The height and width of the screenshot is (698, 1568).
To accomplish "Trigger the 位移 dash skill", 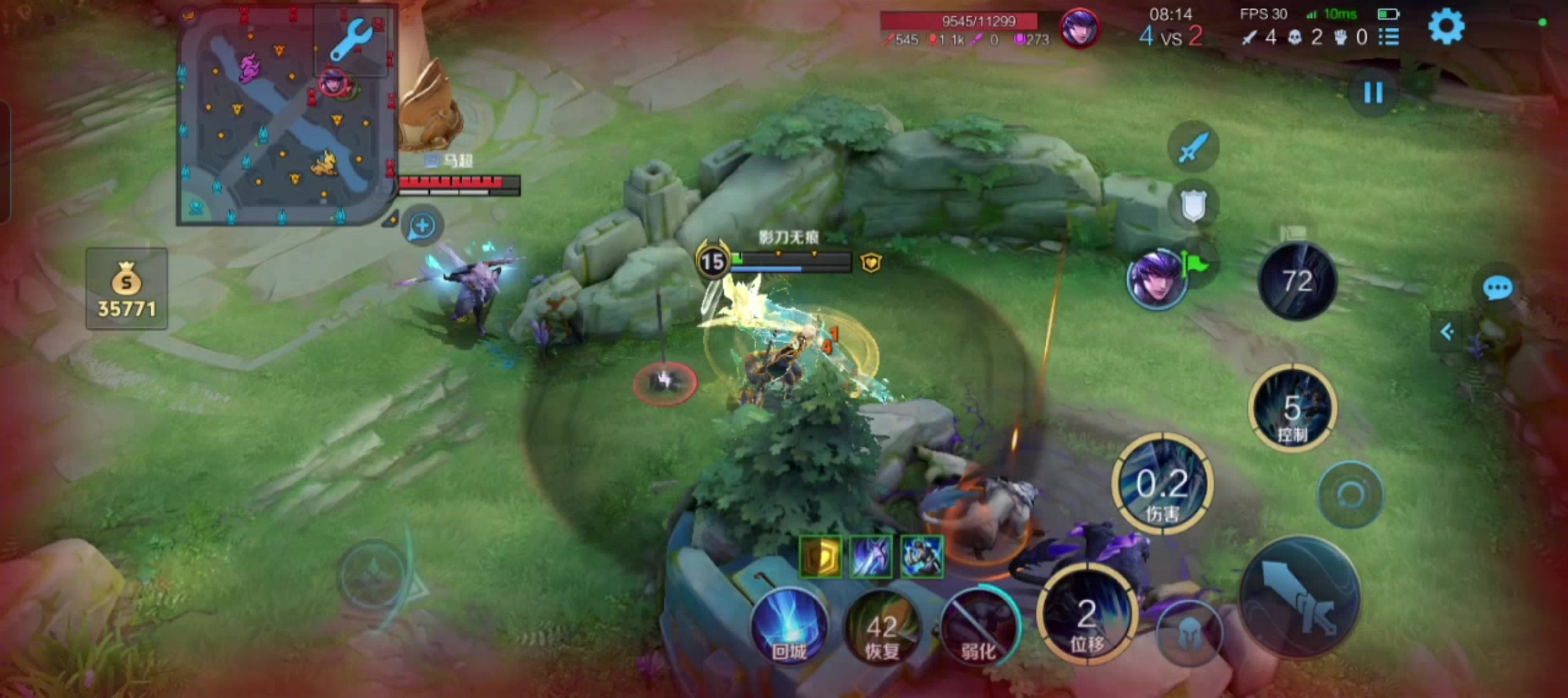I will pyautogui.click(x=1087, y=617).
